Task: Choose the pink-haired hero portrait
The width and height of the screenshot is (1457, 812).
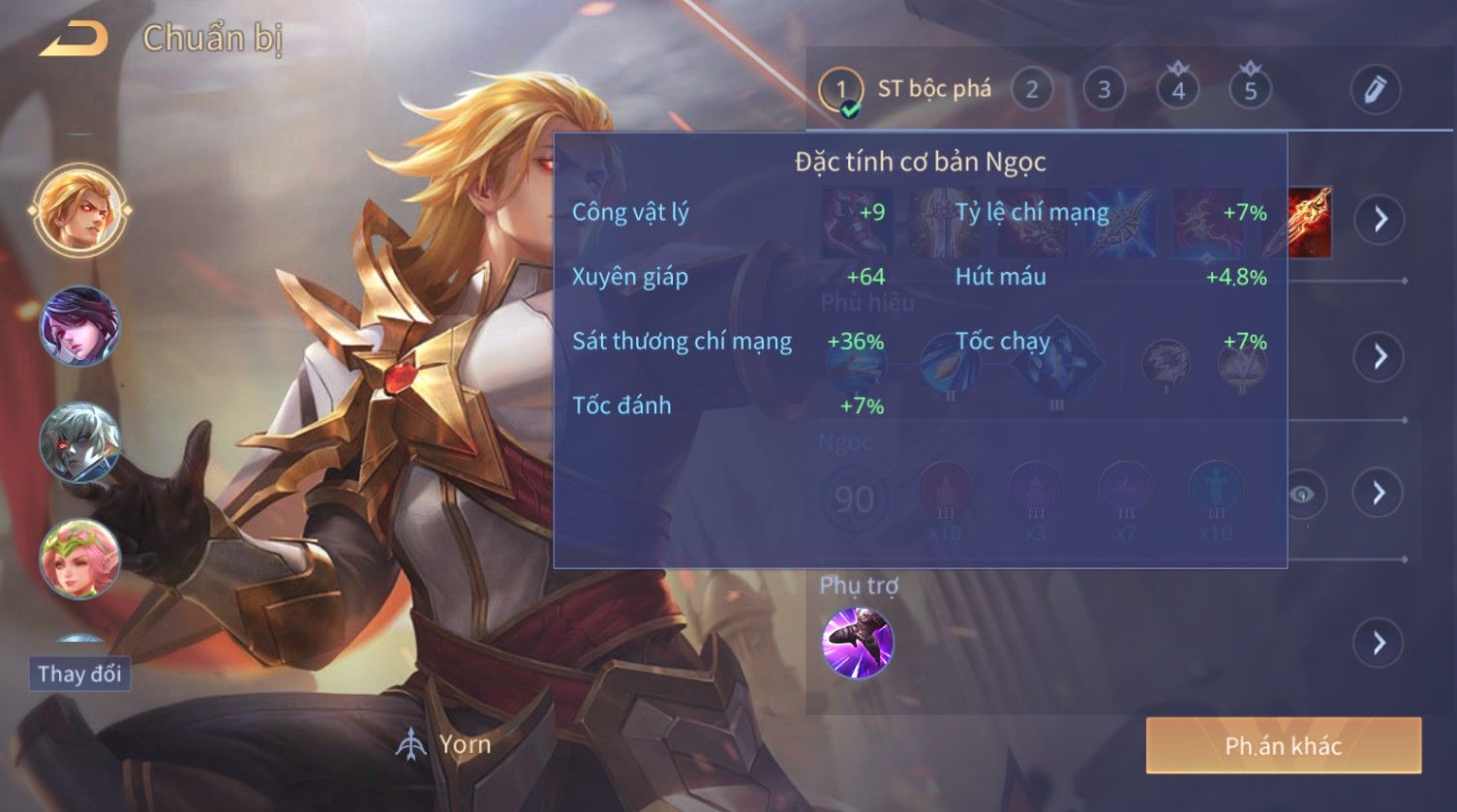Action: pyautogui.click(x=79, y=559)
